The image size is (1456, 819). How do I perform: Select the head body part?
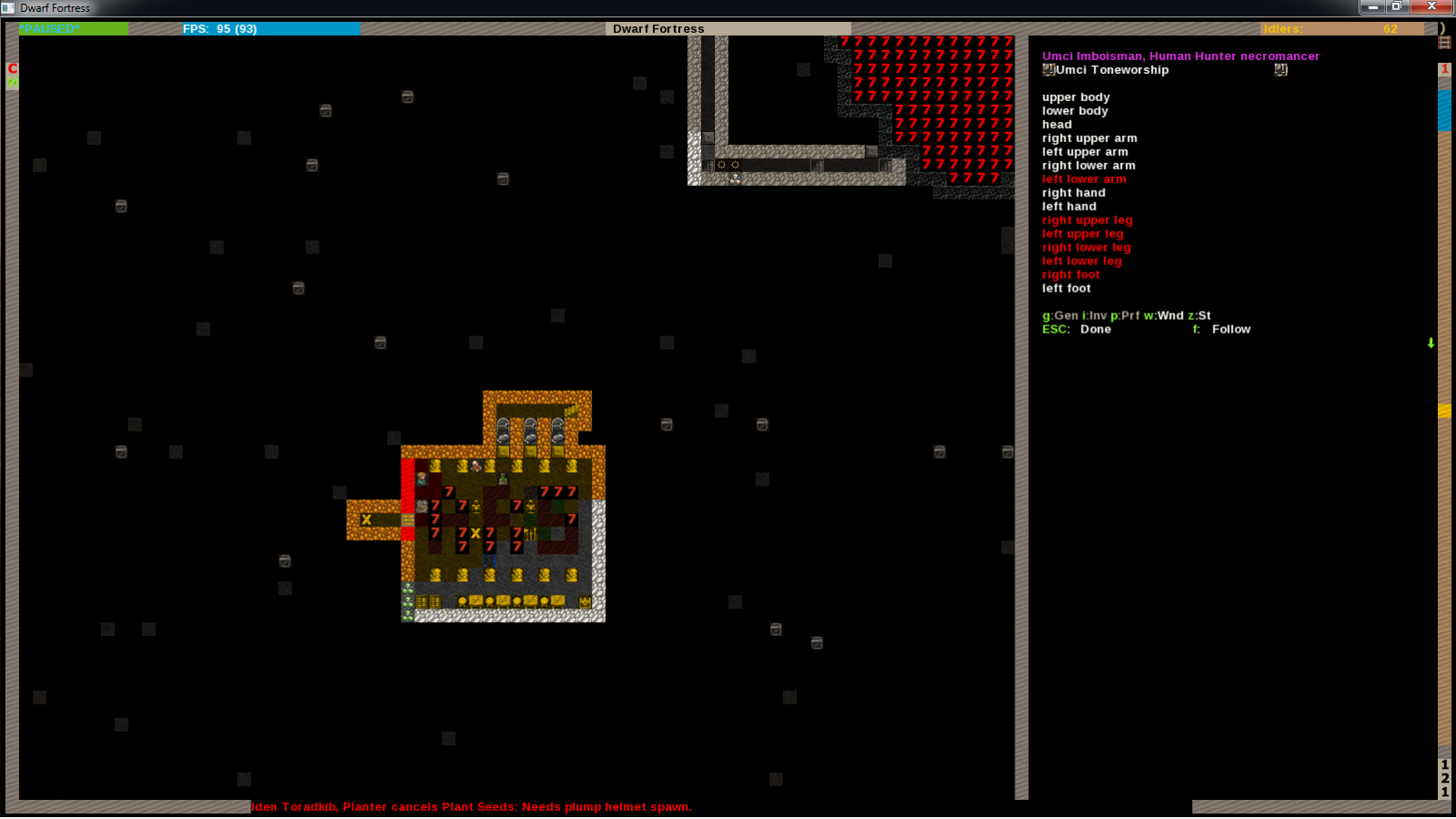[x=1056, y=125]
